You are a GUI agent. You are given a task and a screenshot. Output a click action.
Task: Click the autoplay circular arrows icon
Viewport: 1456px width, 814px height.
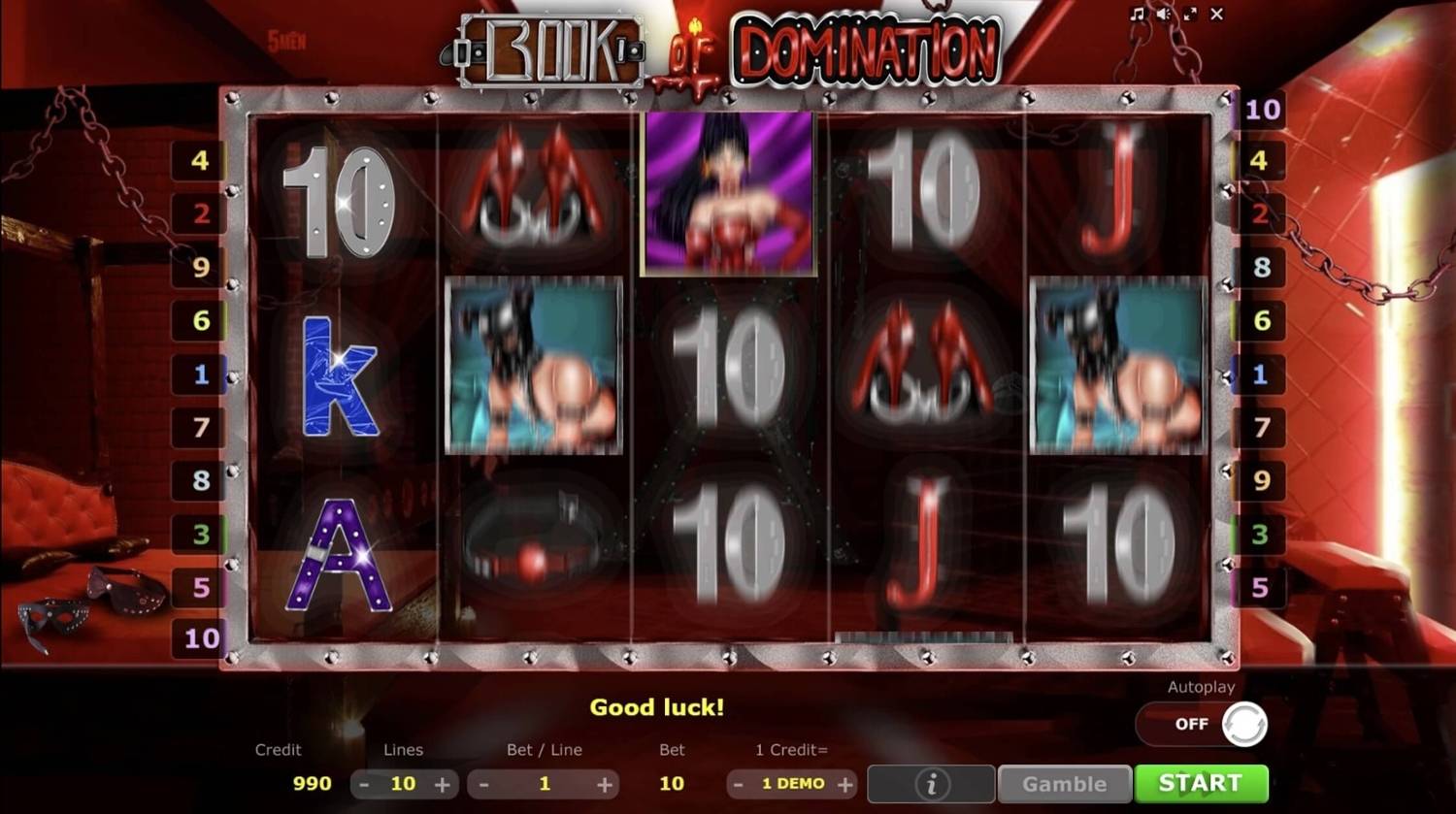pyautogui.click(x=1245, y=724)
